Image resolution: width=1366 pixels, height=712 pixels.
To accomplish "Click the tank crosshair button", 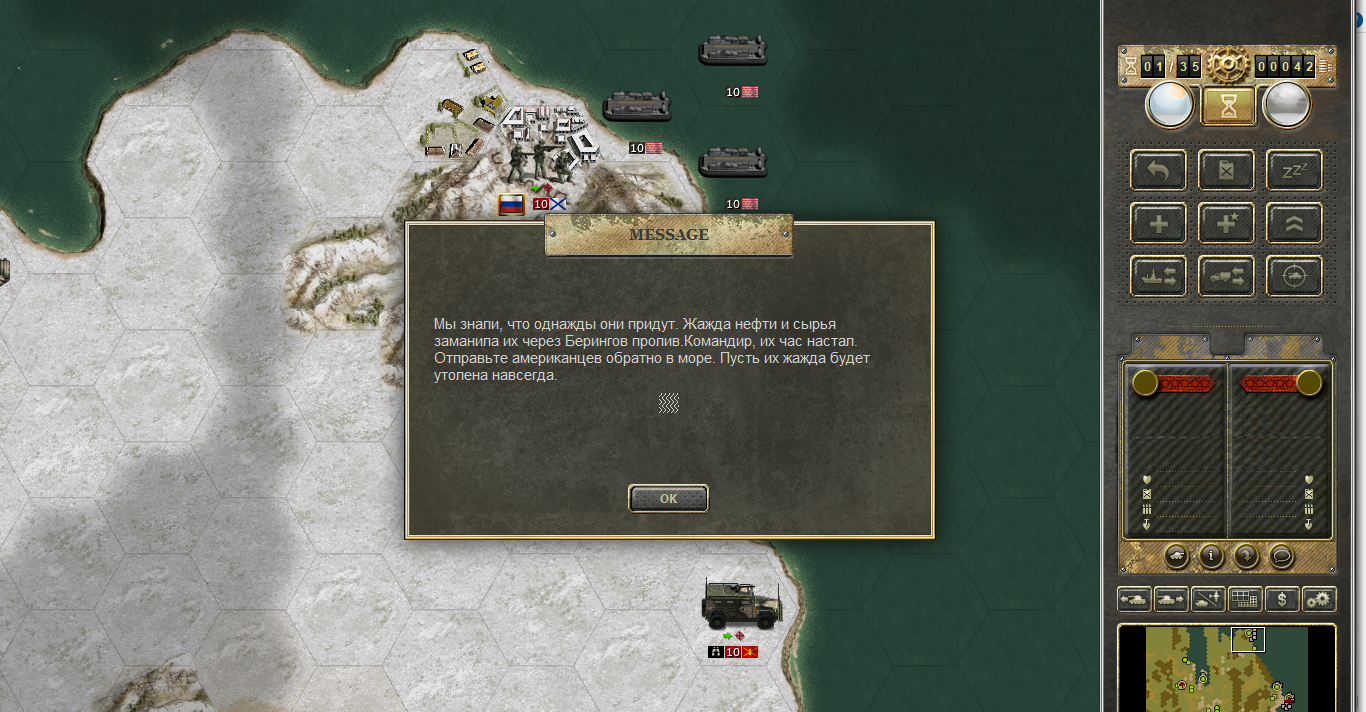I will pyautogui.click(x=1294, y=276).
